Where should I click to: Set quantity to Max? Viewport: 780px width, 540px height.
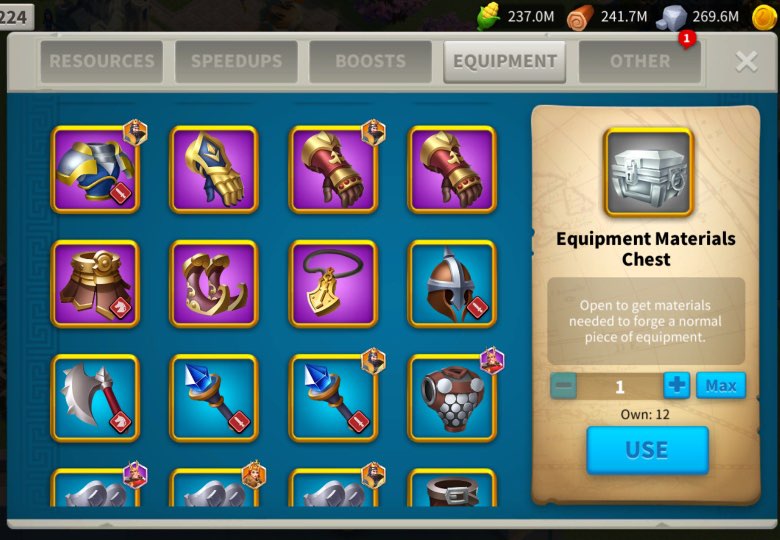coord(720,386)
